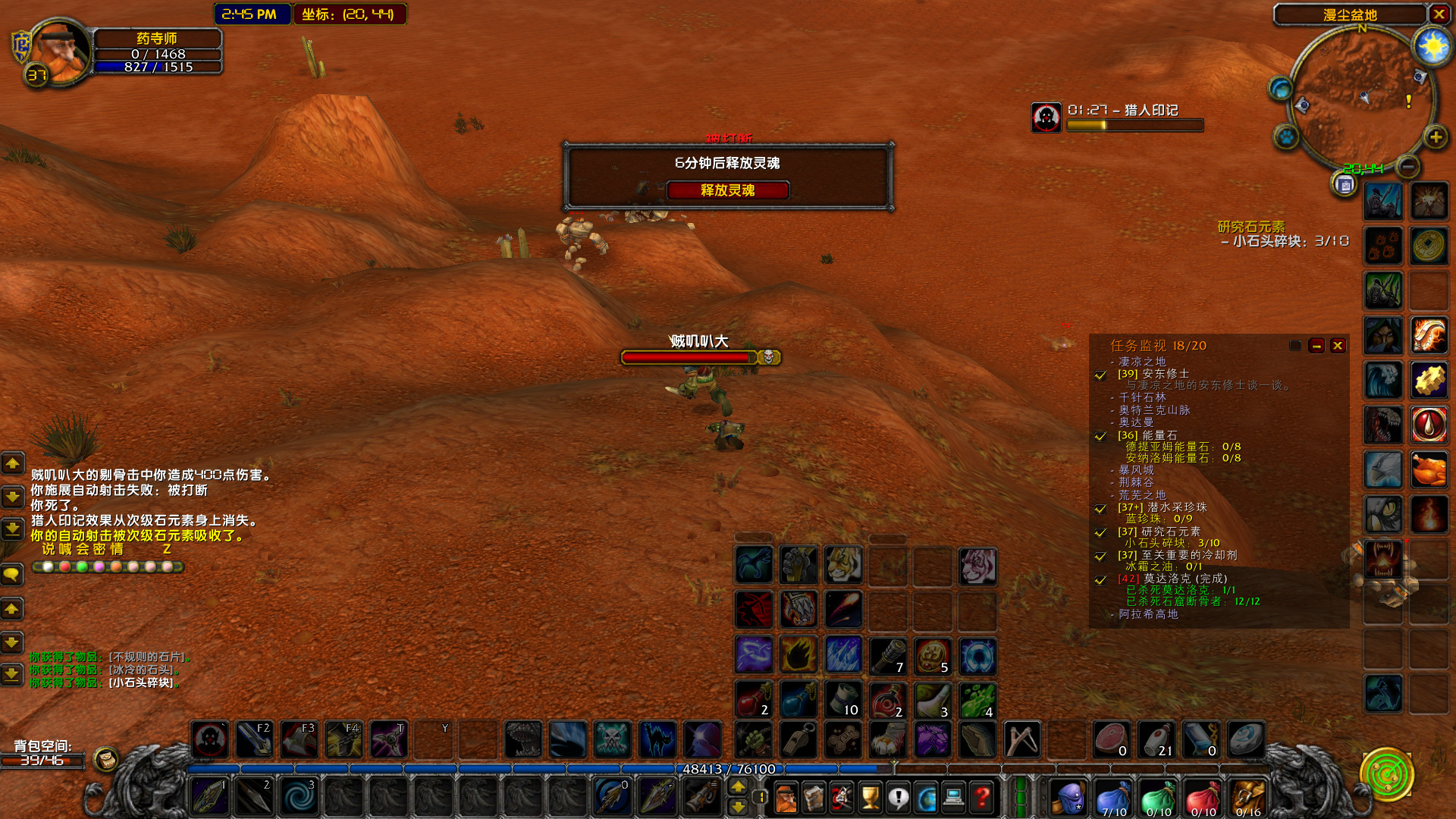
Task: Collapse 任务监视 panel with minus button
Action: coord(1316,346)
